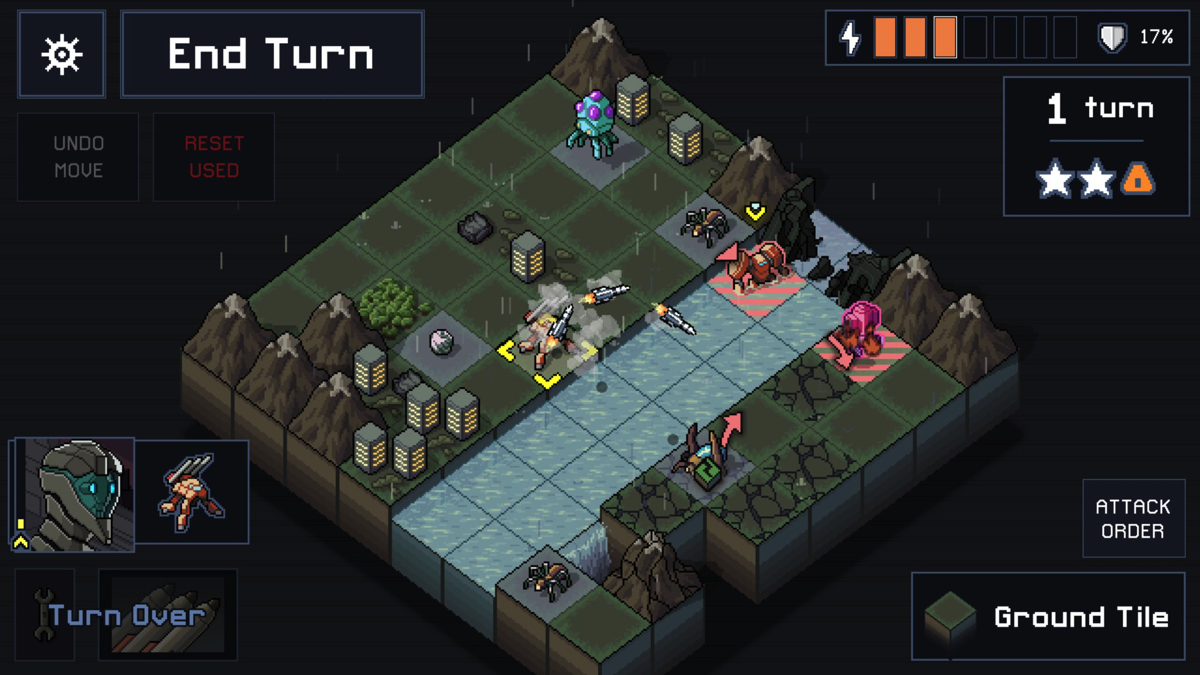Click the wrench repair button
1200x675 pixels.
[45, 614]
